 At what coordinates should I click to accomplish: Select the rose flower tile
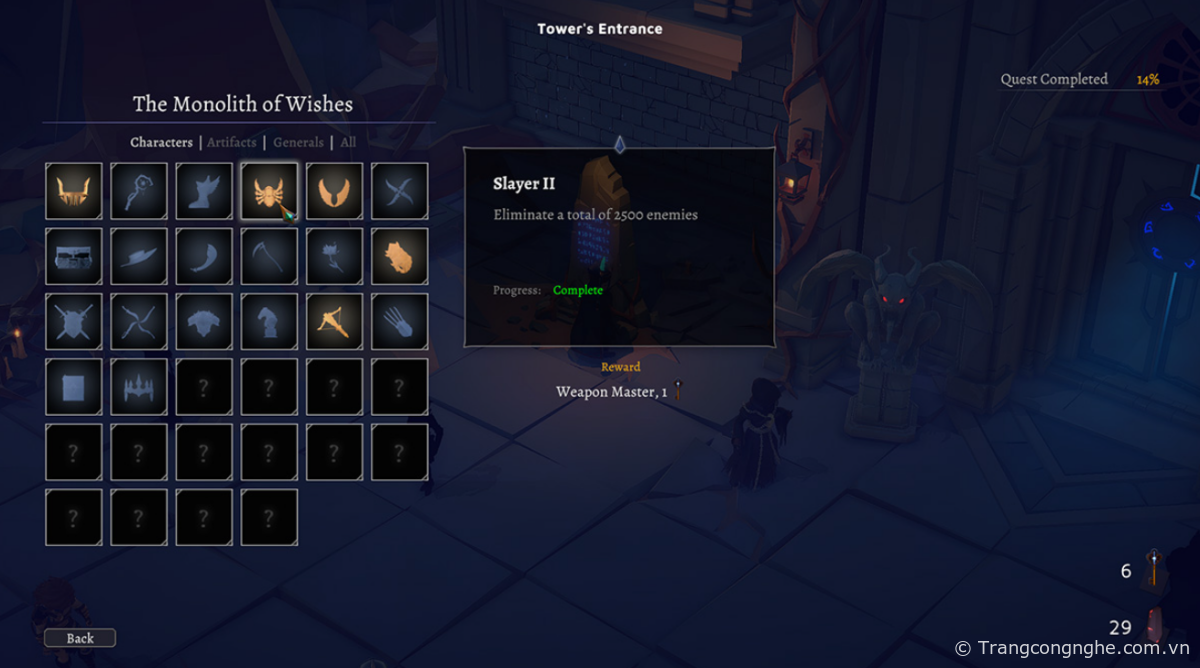click(x=334, y=256)
